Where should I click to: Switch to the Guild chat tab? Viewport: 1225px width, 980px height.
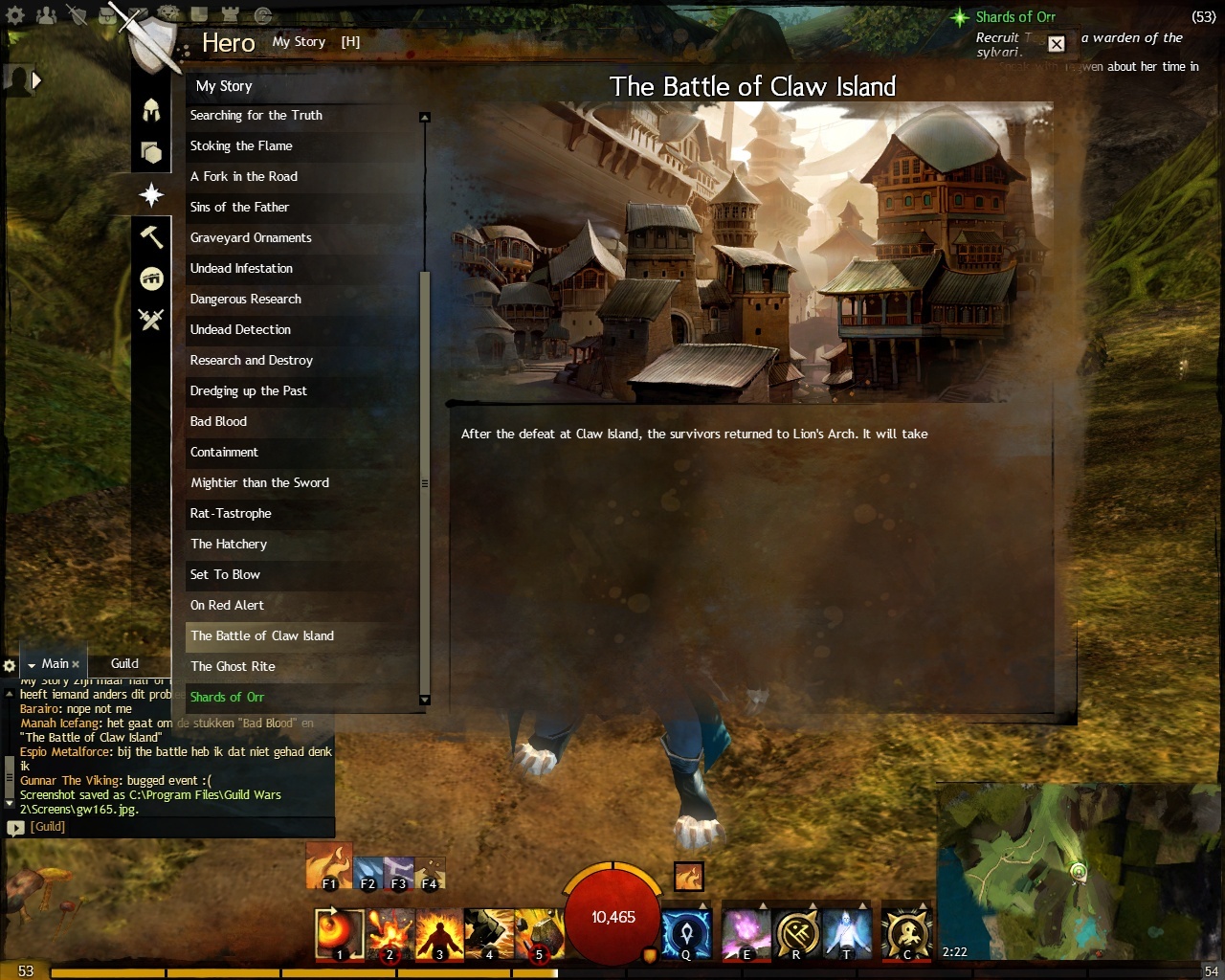click(x=124, y=664)
